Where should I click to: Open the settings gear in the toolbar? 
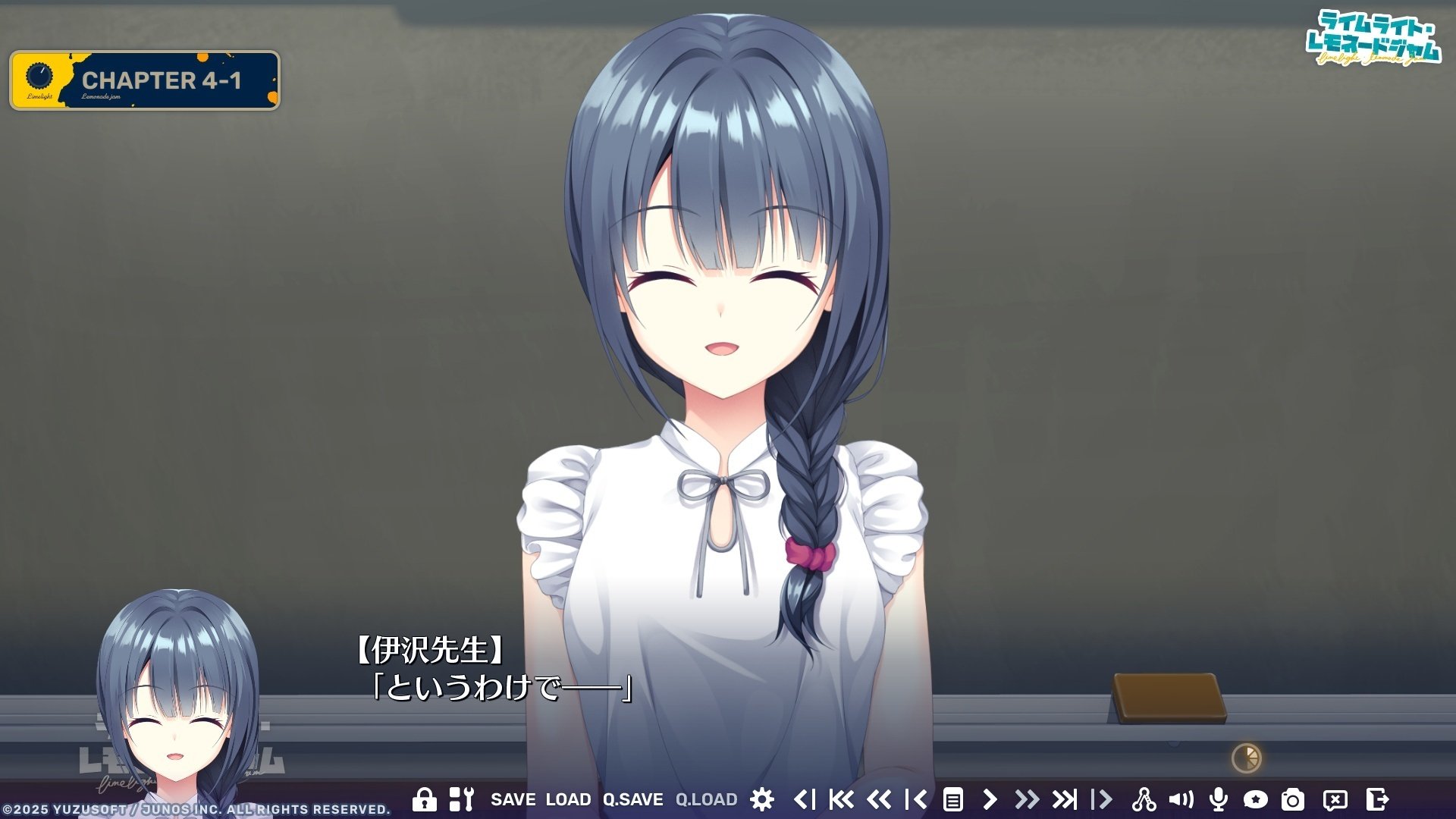pyautogui.click(x=764, y=799)
